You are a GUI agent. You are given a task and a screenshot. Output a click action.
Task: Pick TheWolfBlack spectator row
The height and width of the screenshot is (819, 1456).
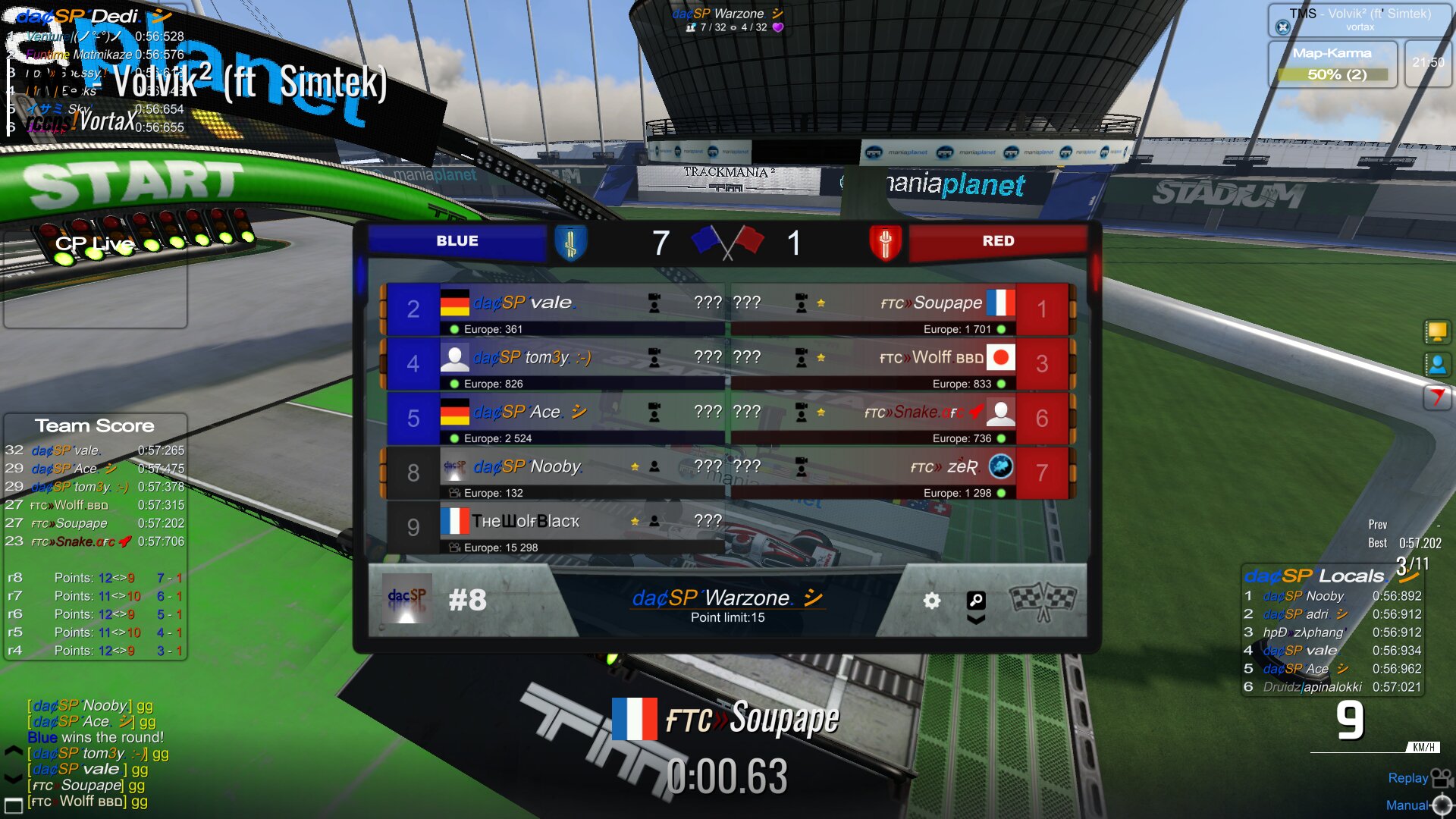[x=554, y=528]
